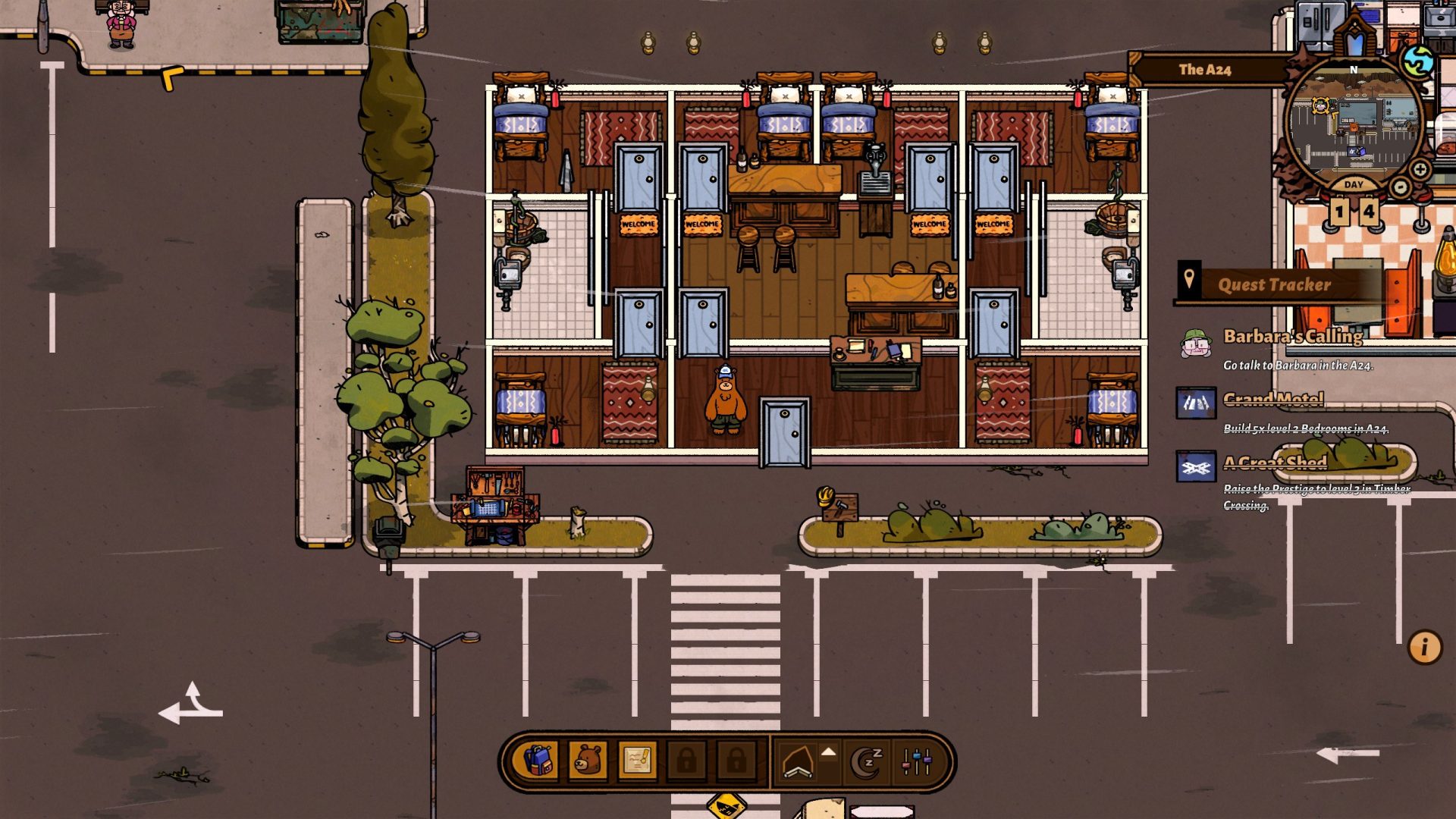
Task: Click the round info button
Action: click(x=1424, y=648)
